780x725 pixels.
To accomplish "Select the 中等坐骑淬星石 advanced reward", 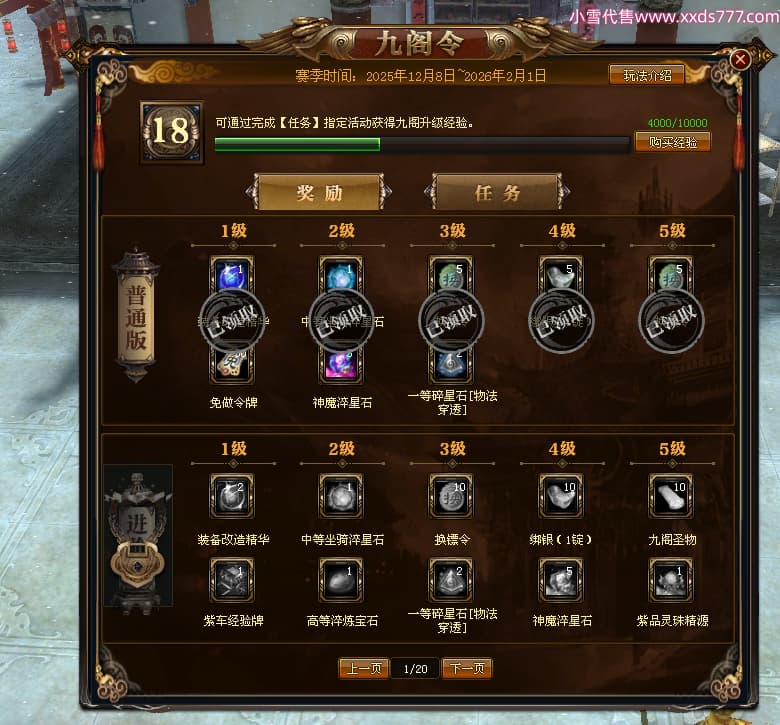I will tap(341, 495).
